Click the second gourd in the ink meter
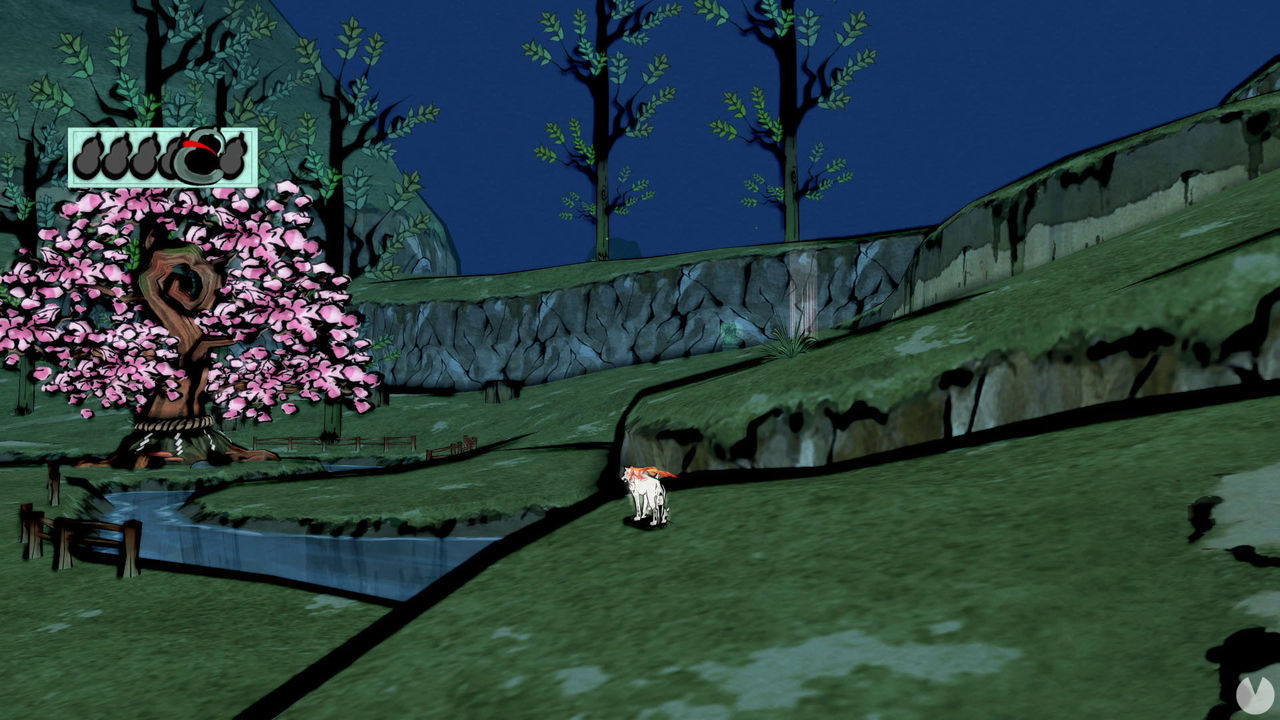This screenshot has width=1280, height=720. 116,157
